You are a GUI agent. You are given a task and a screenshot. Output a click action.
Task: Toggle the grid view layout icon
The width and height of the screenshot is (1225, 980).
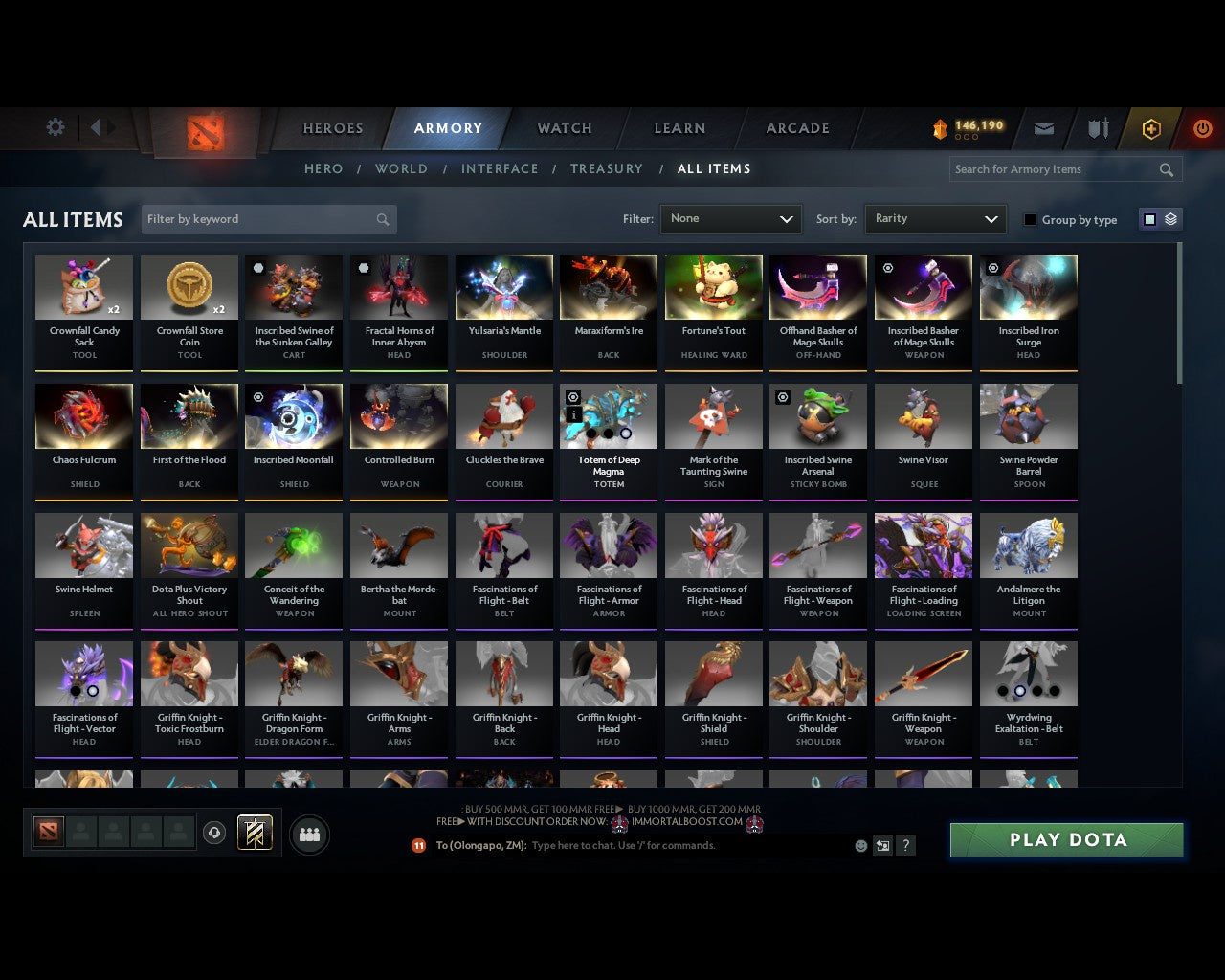(x=1148, y=218)
